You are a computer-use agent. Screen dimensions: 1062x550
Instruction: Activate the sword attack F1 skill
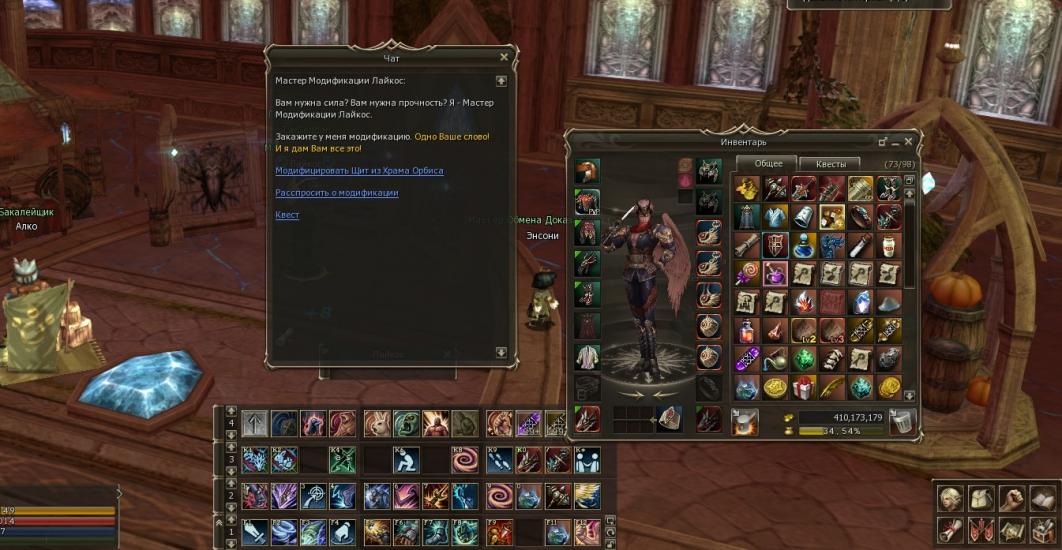tap(254, 531)
